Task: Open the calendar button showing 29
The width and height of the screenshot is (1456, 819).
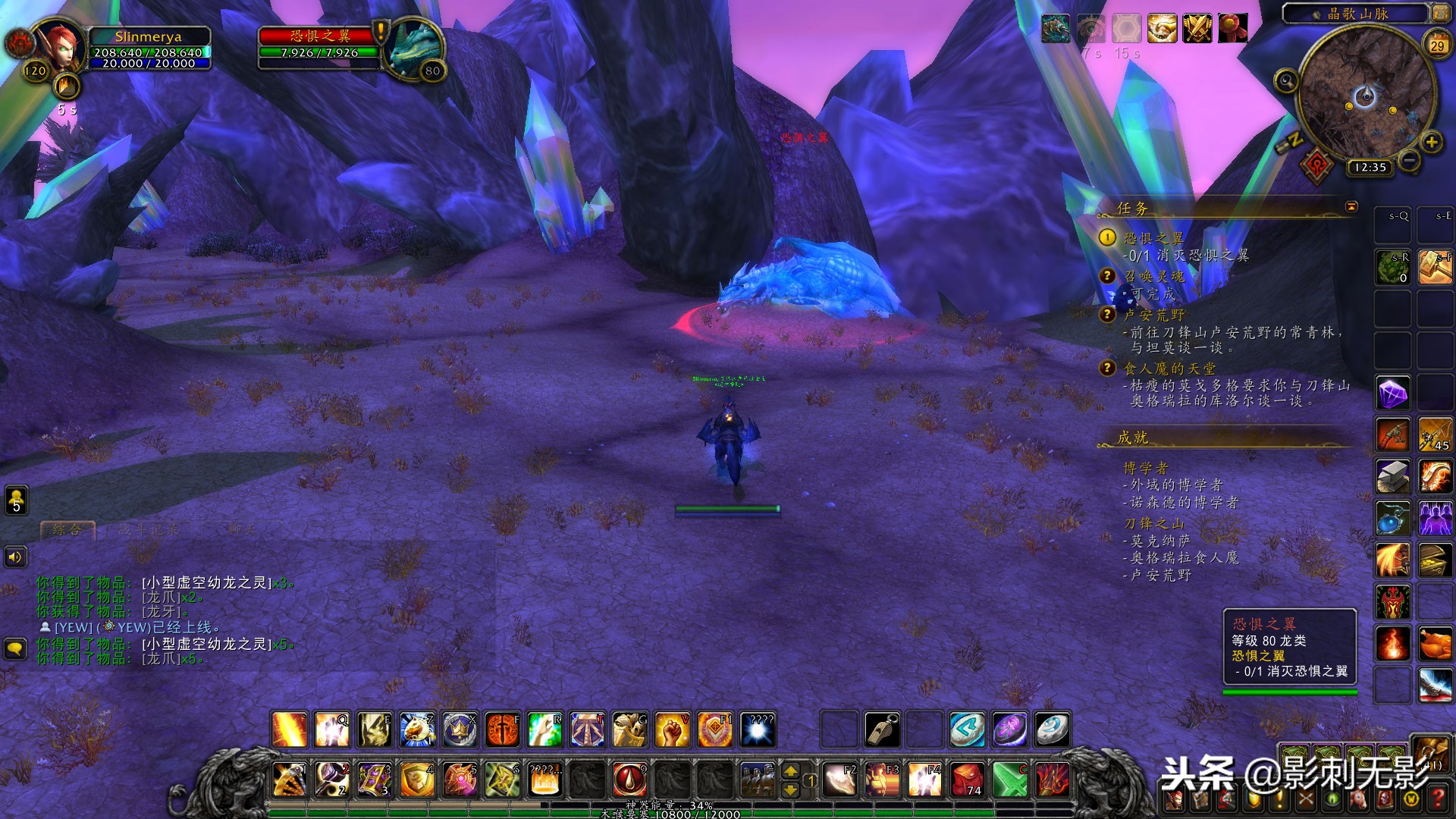Action: [1437, 45]
